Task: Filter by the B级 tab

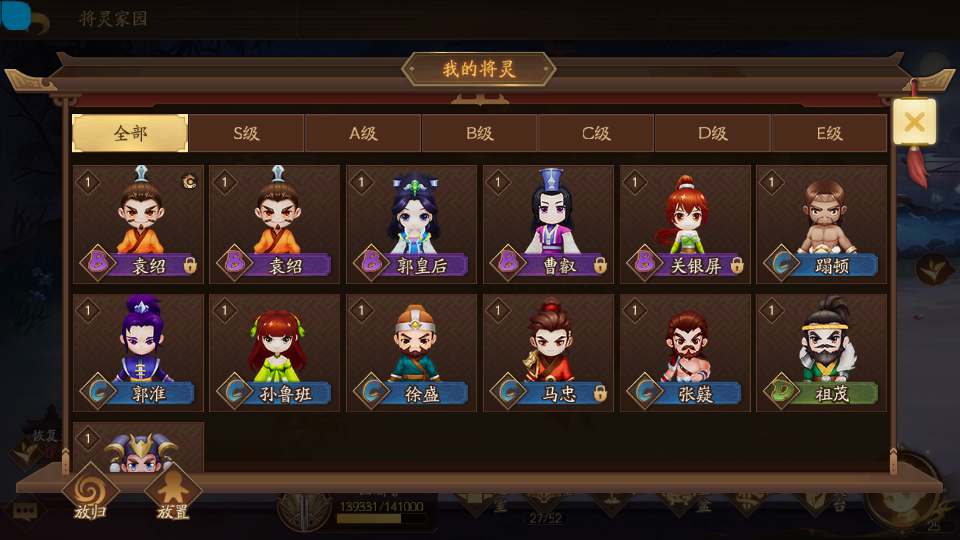Action: tap(480, 133)
